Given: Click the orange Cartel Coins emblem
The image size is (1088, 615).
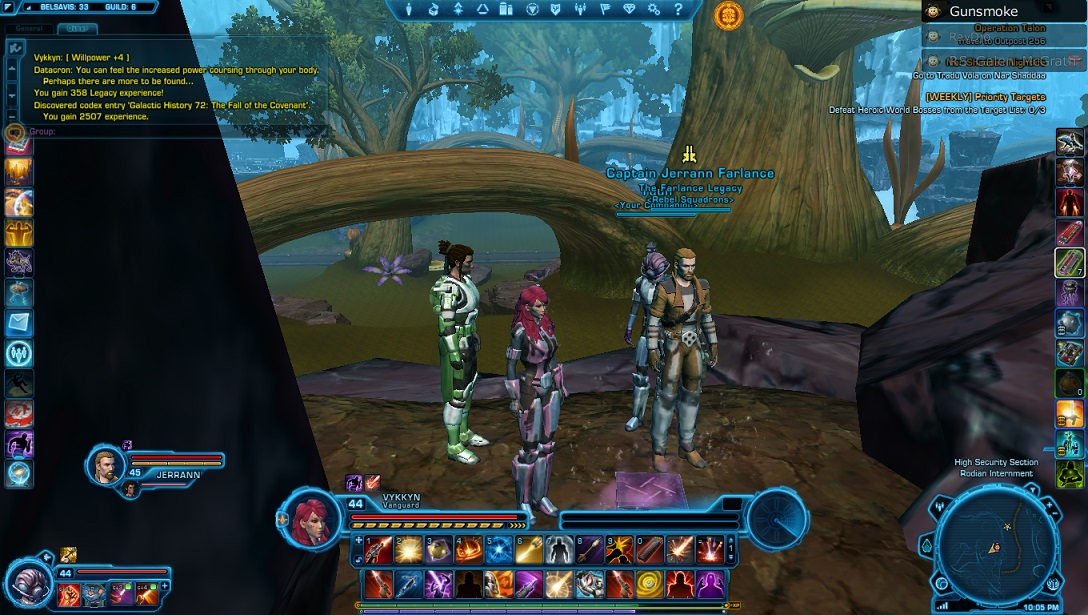Looking at the screenshot, I should point(728,15).
